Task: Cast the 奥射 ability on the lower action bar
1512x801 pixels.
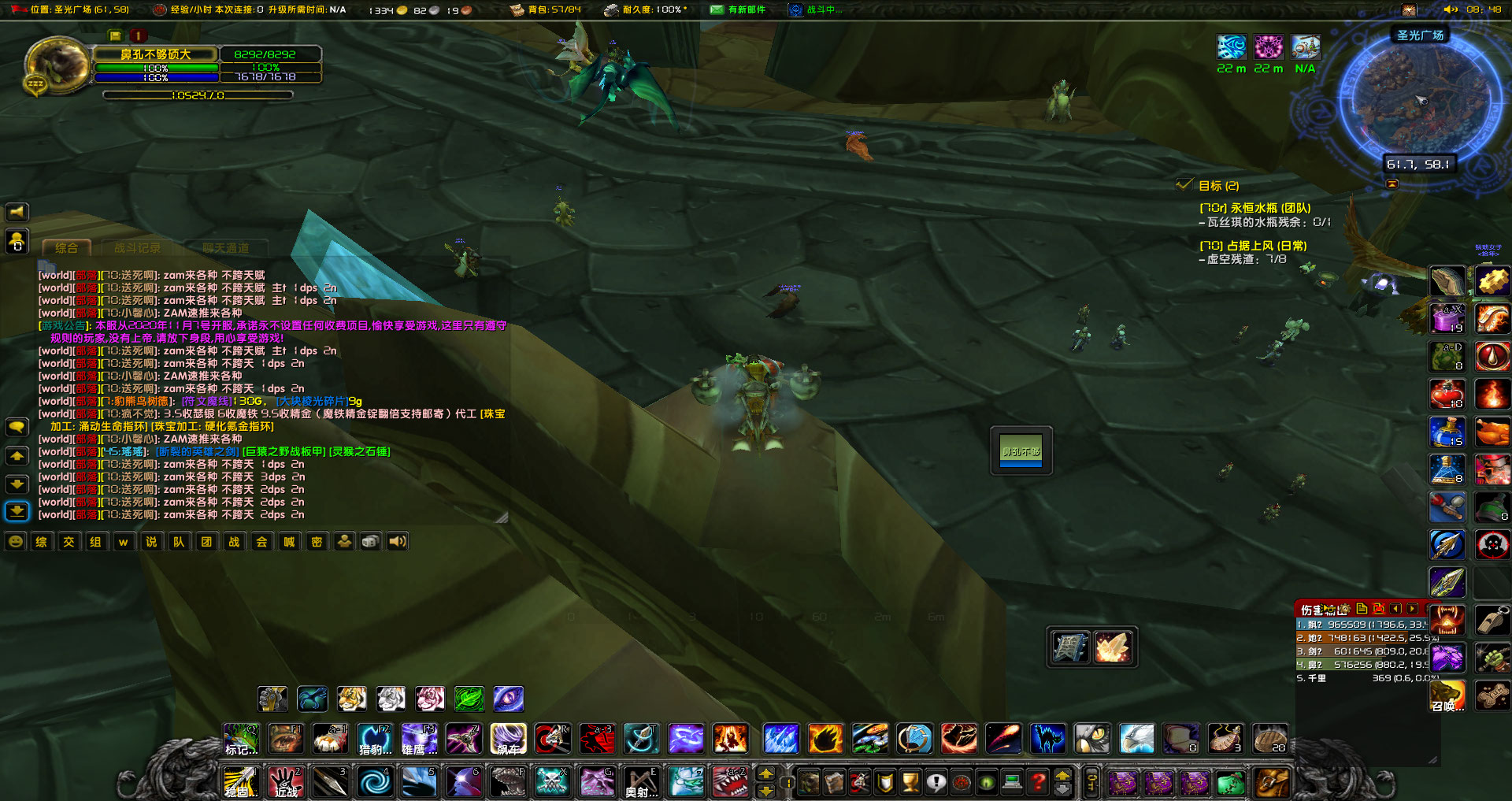Action: tap(642, 782)
